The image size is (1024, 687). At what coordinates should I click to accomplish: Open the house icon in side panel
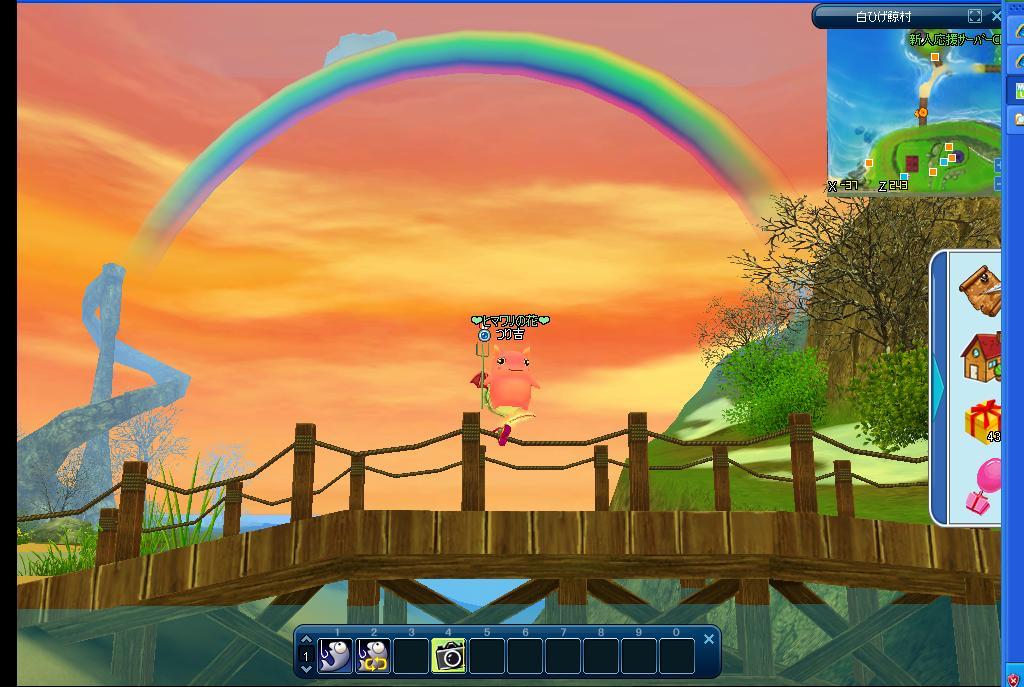tap(981, 357)
